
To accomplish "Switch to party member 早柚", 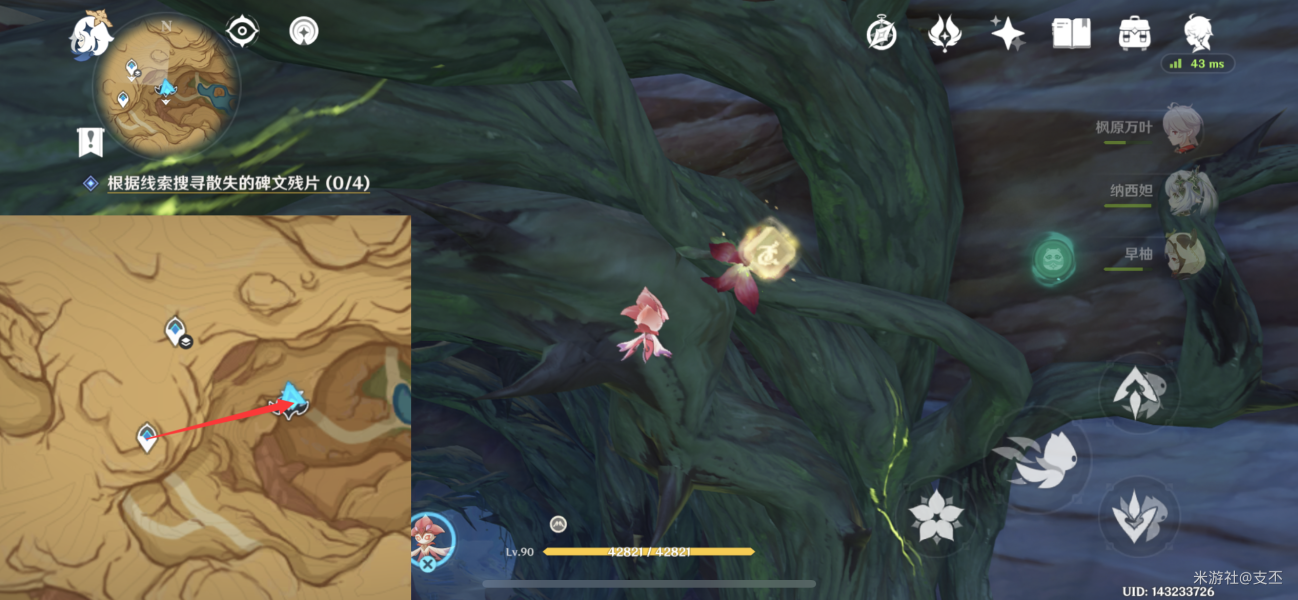I will pos(1184,254).
